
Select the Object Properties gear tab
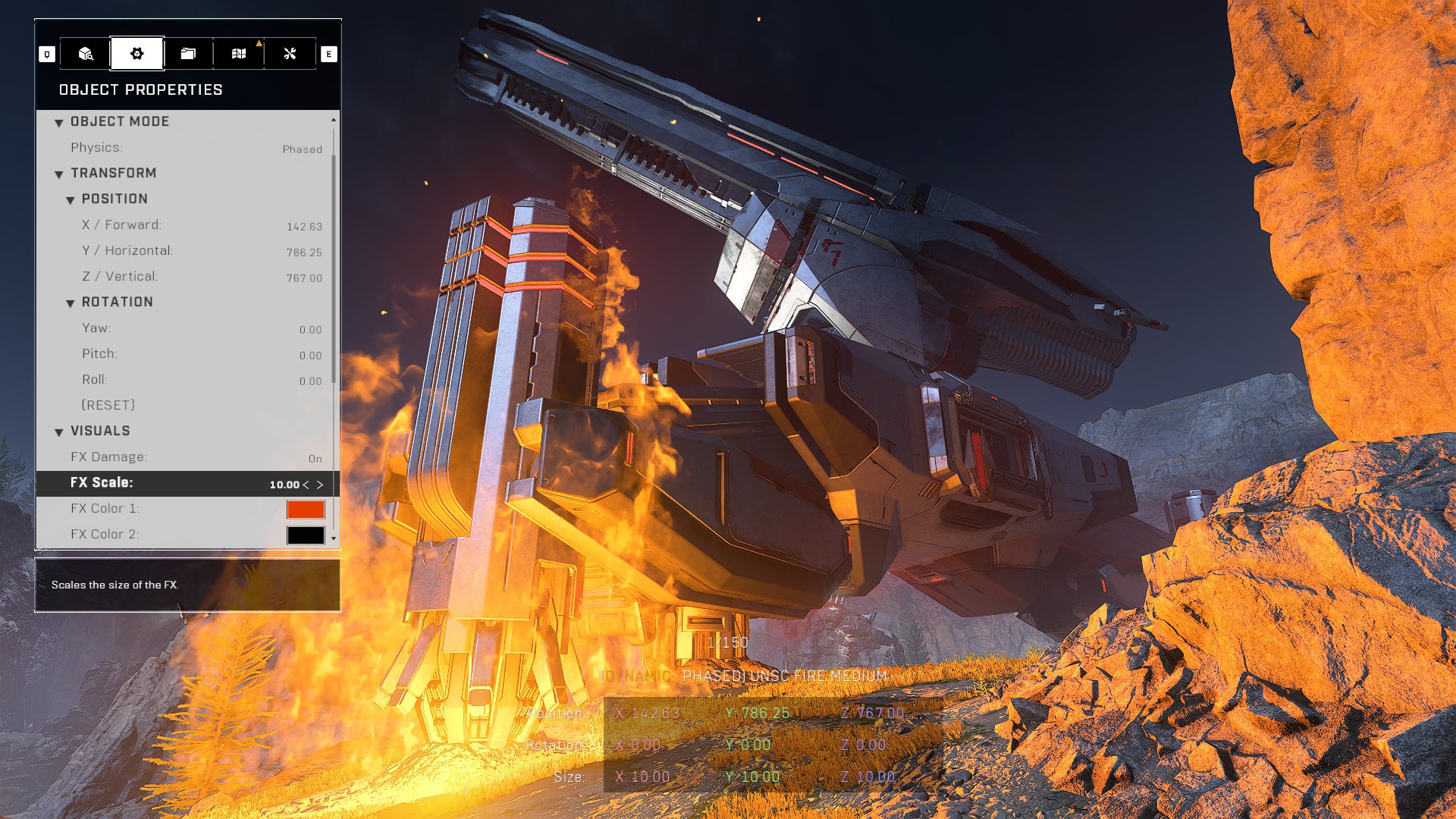tap(136, 54)
